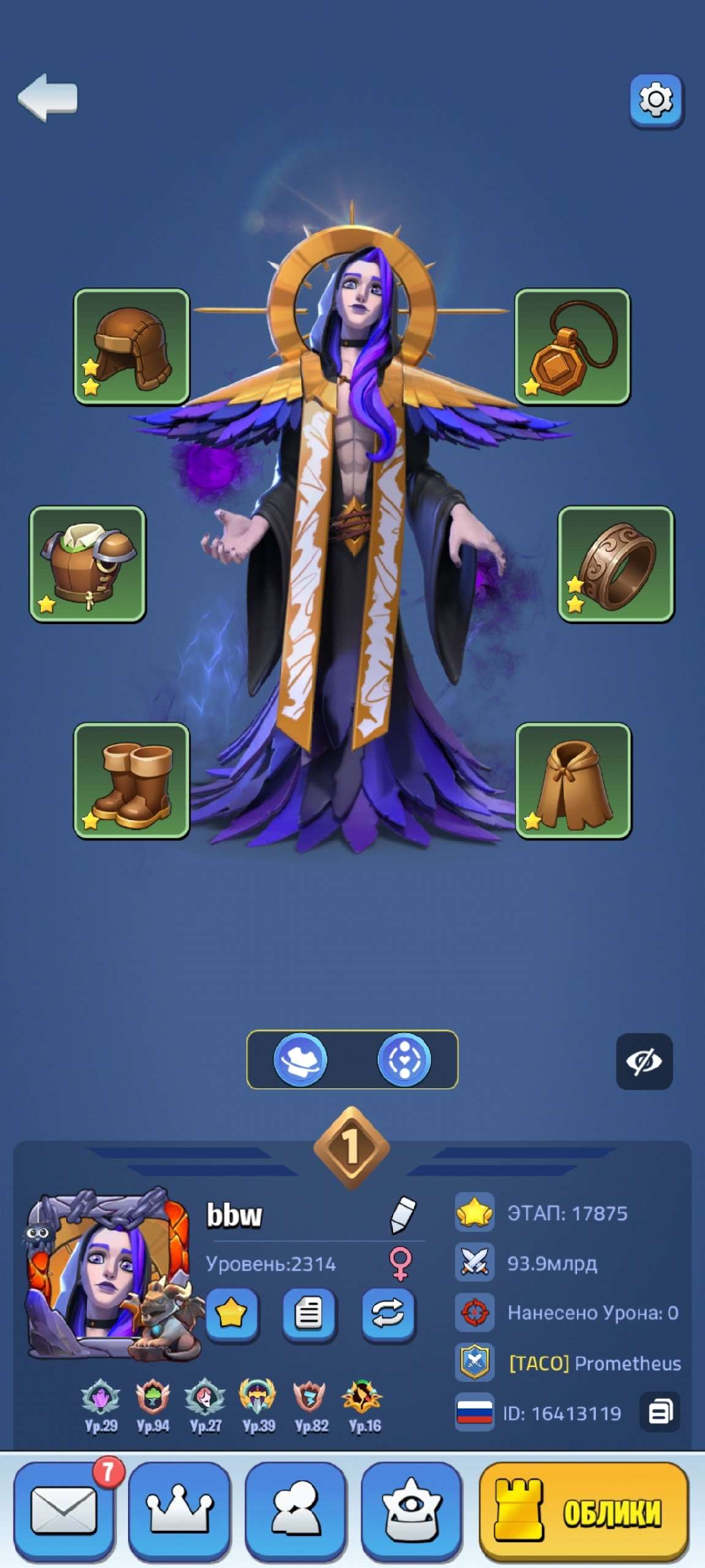Viewport: 705px width, 1568px height.
Task: Open the ОБЛИКИ skins menu
Action: 583,1510
